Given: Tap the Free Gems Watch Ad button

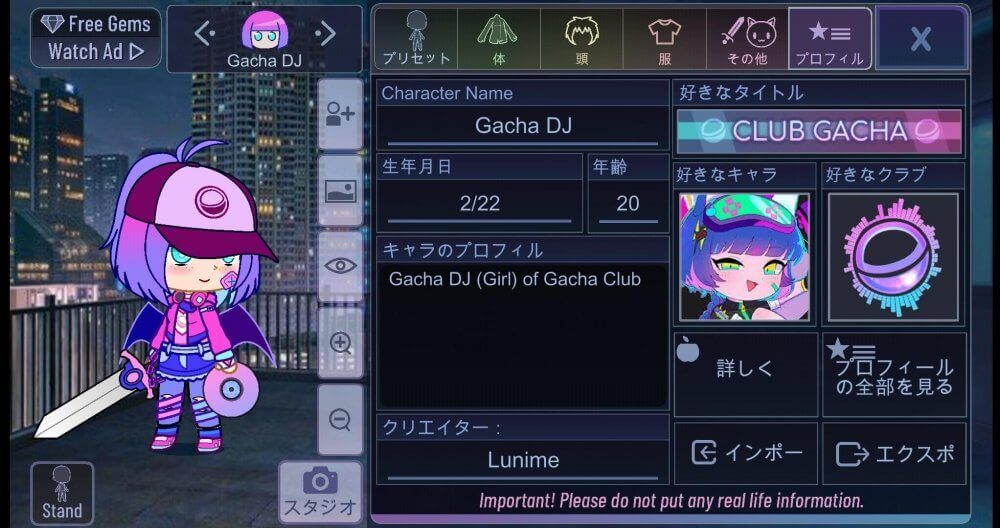Looking at the screenshot, I should pyautogui.click(x=96, y=38).
